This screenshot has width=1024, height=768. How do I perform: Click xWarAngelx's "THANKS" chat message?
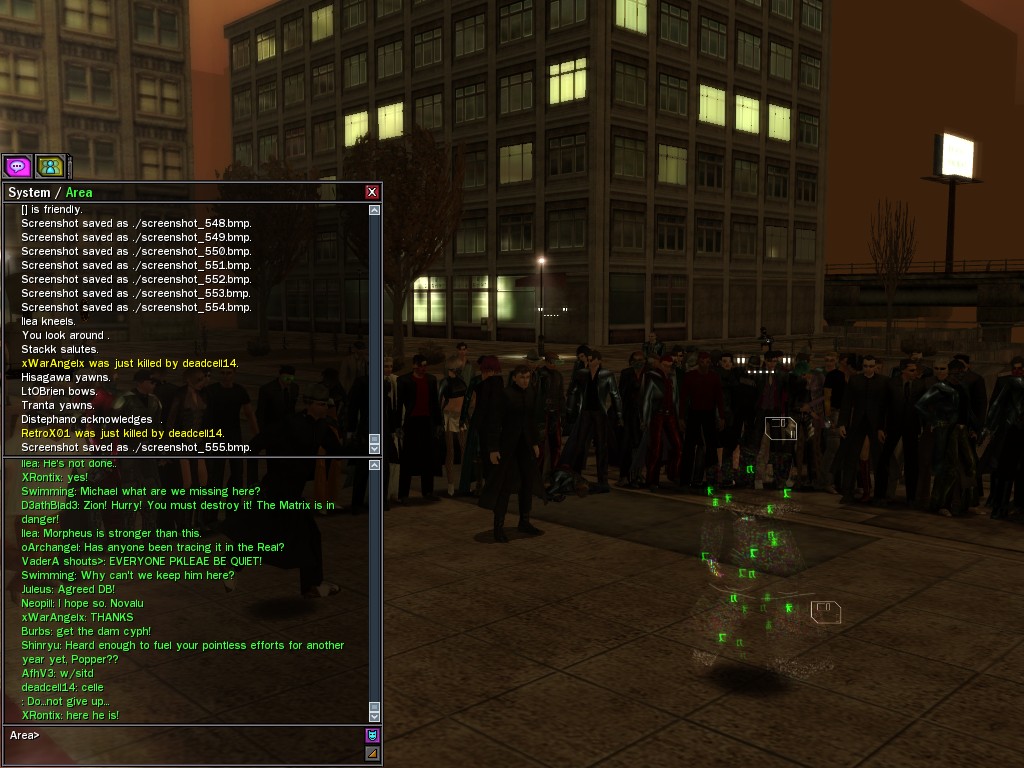pos(77,617)
